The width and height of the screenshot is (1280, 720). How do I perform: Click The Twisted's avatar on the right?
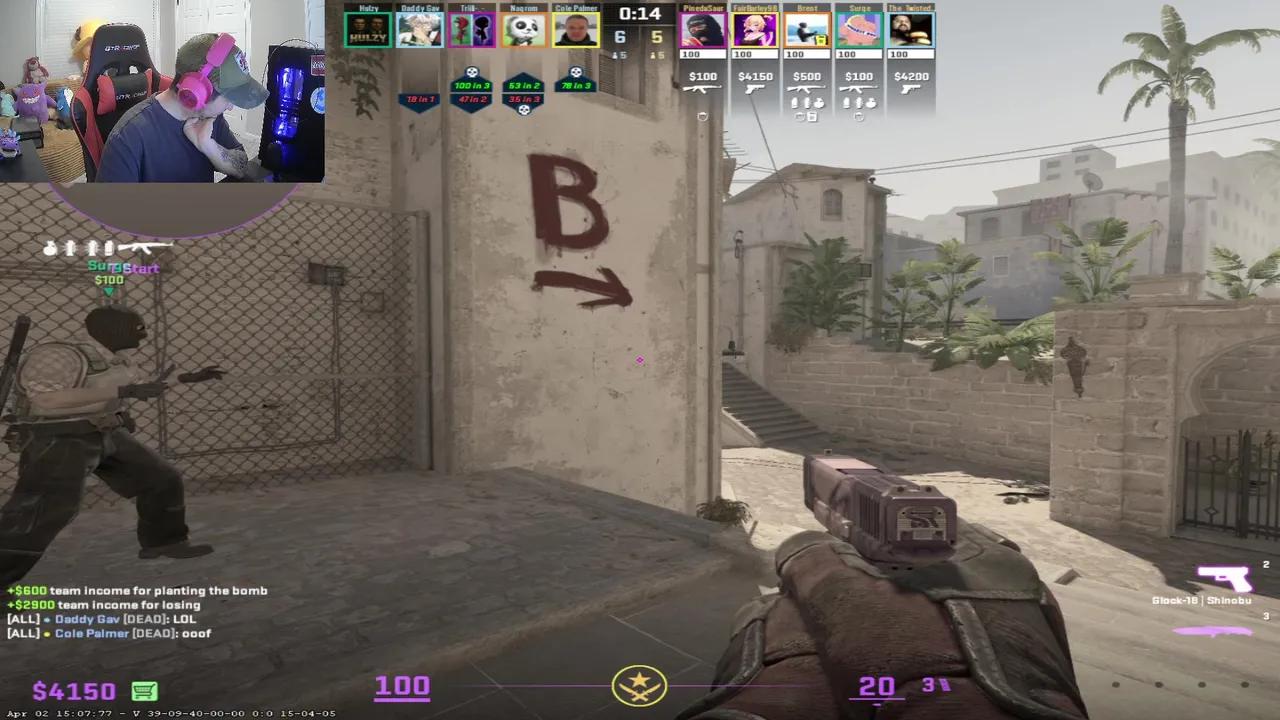(x=913, y=30)
